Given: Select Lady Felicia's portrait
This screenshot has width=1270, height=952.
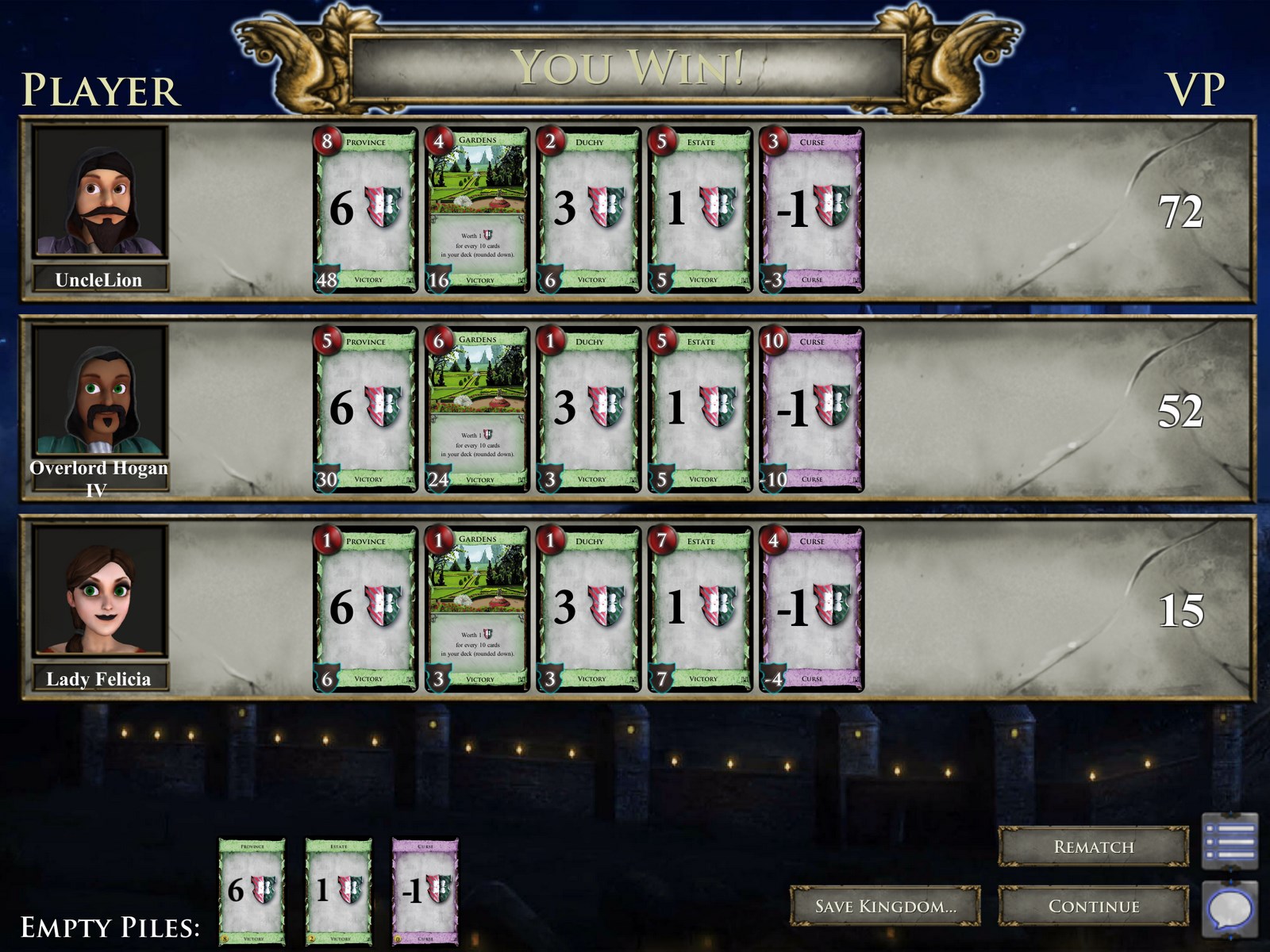Looking at the screenshot, I should (99, 591).
